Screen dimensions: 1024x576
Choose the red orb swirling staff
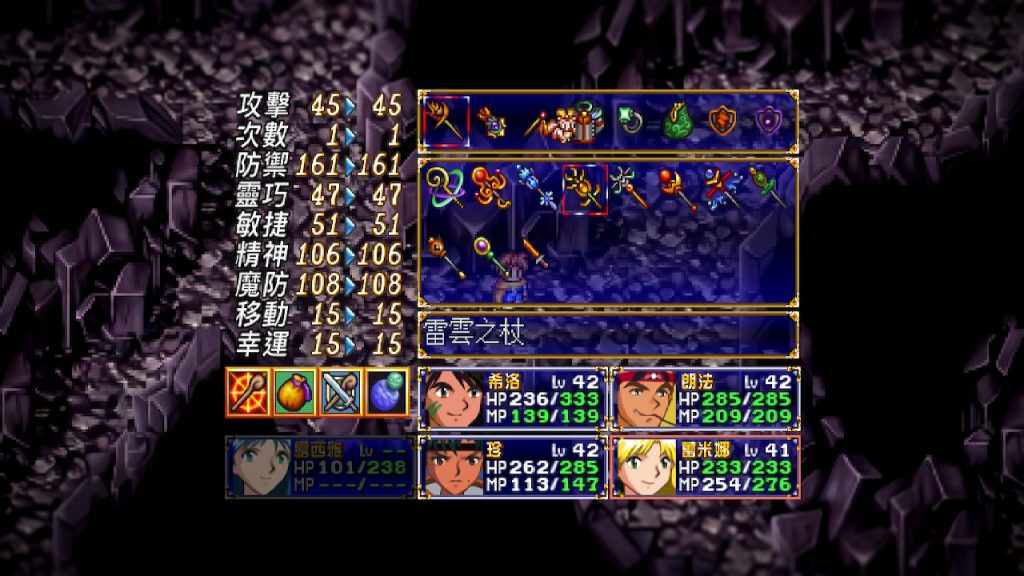[490, 188]
